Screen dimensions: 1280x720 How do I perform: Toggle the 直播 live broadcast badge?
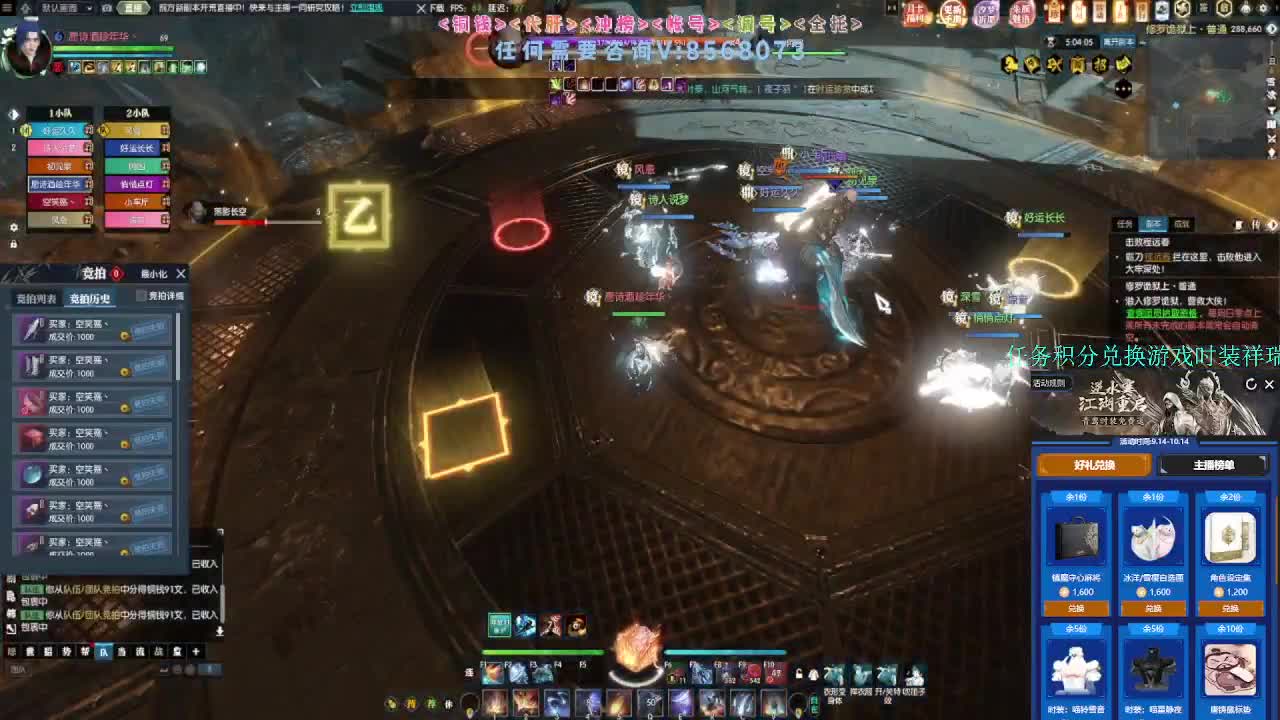pos(134,9)
